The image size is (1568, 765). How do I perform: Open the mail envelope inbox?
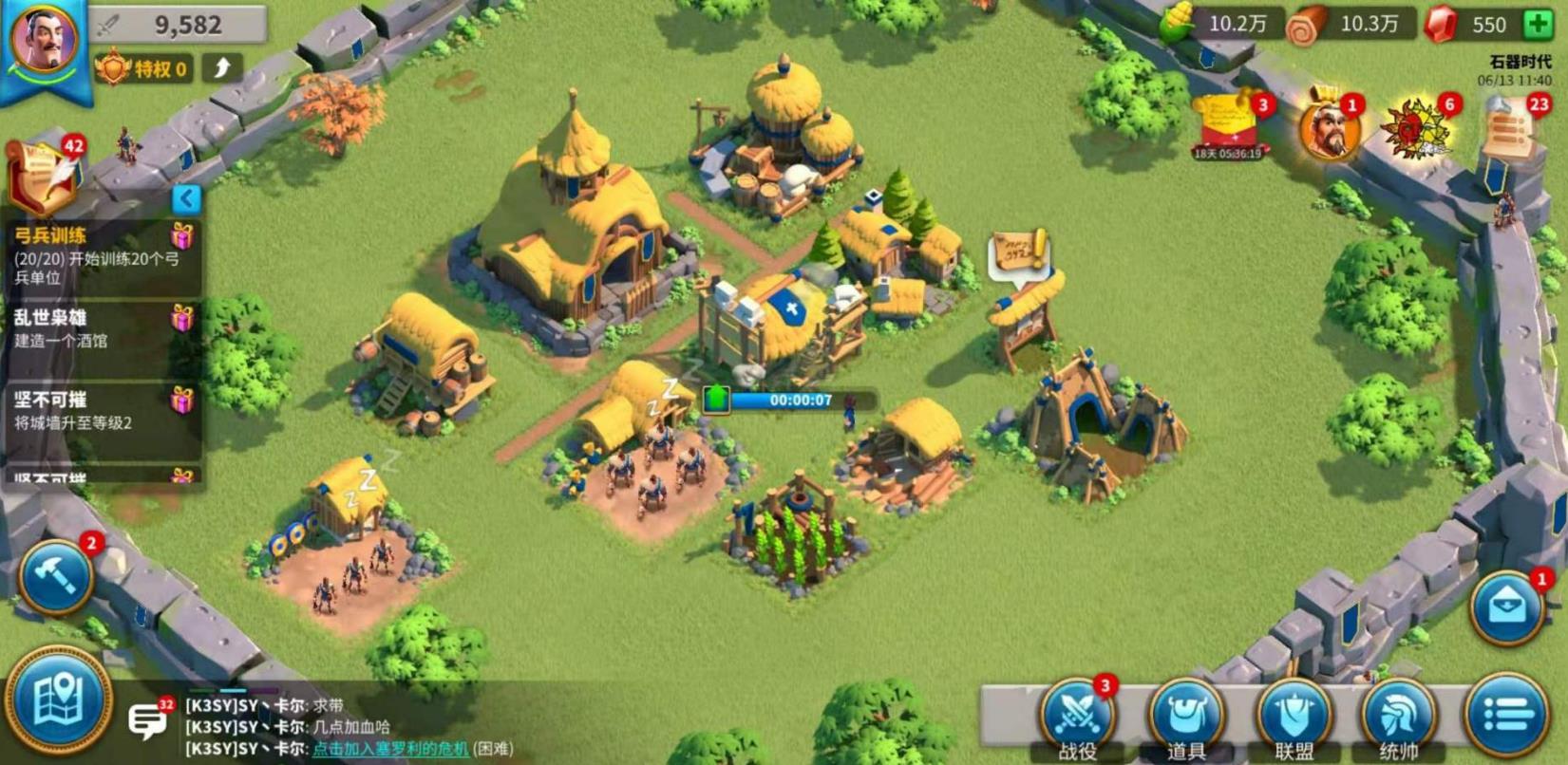[1506, 607]
